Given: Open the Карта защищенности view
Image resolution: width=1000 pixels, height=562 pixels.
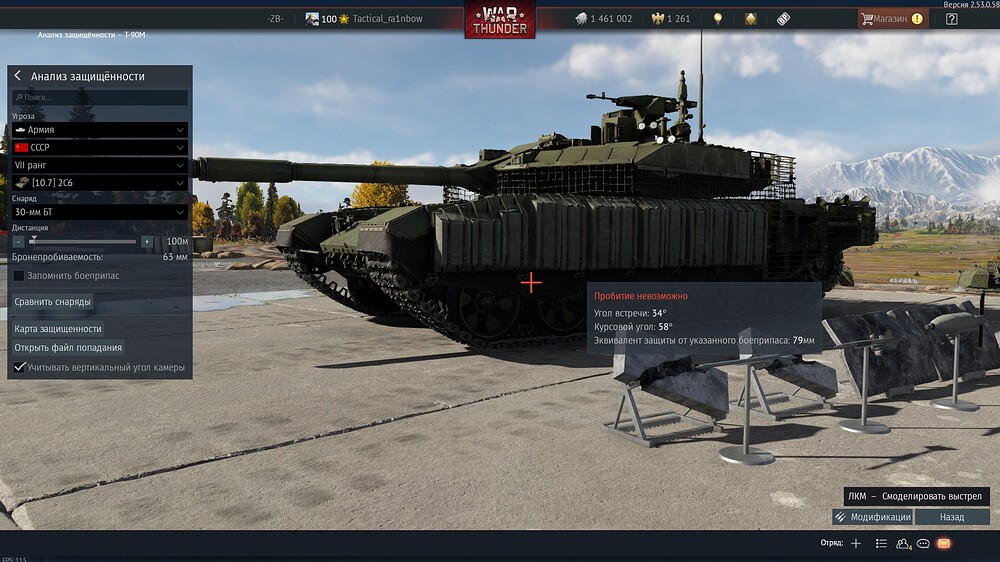Looking at the screenshot, I should tap(58, 328).
